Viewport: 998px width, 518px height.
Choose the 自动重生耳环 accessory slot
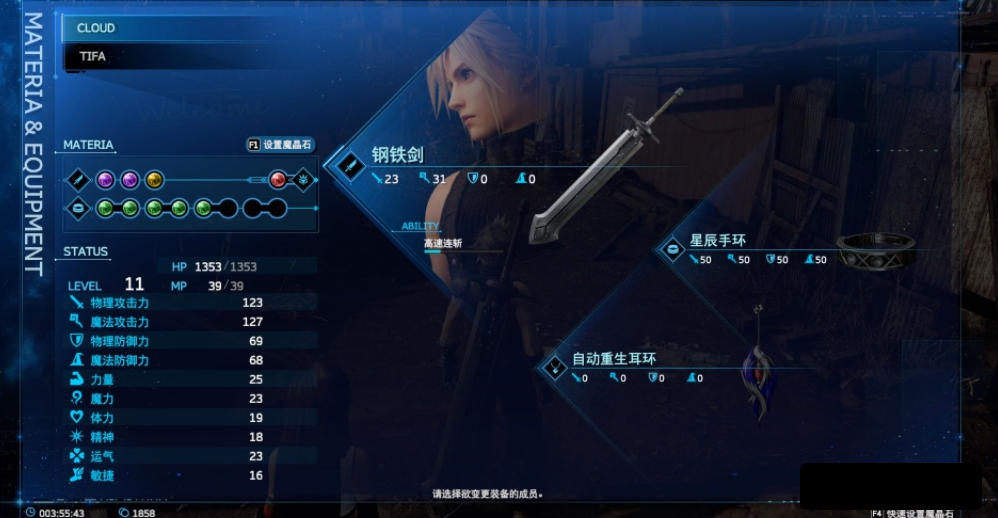[614, 360]
